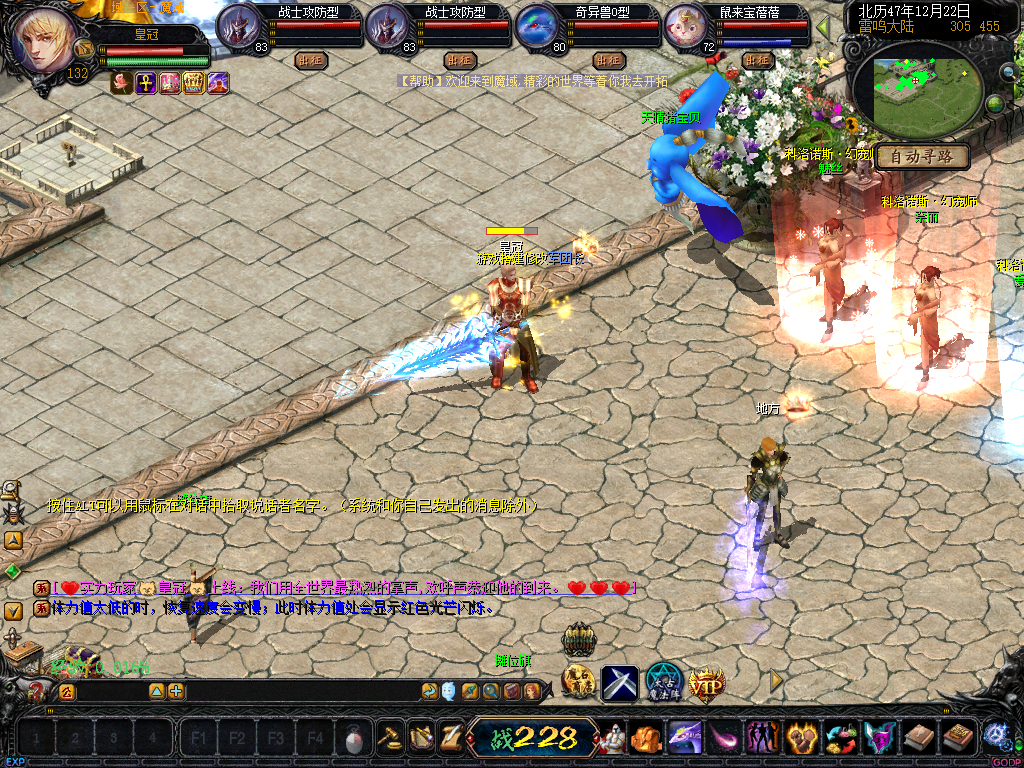This screenshot has width=1024, height=768.
Task: Click the golden ankh buff icon
Action: click(146, 84)
